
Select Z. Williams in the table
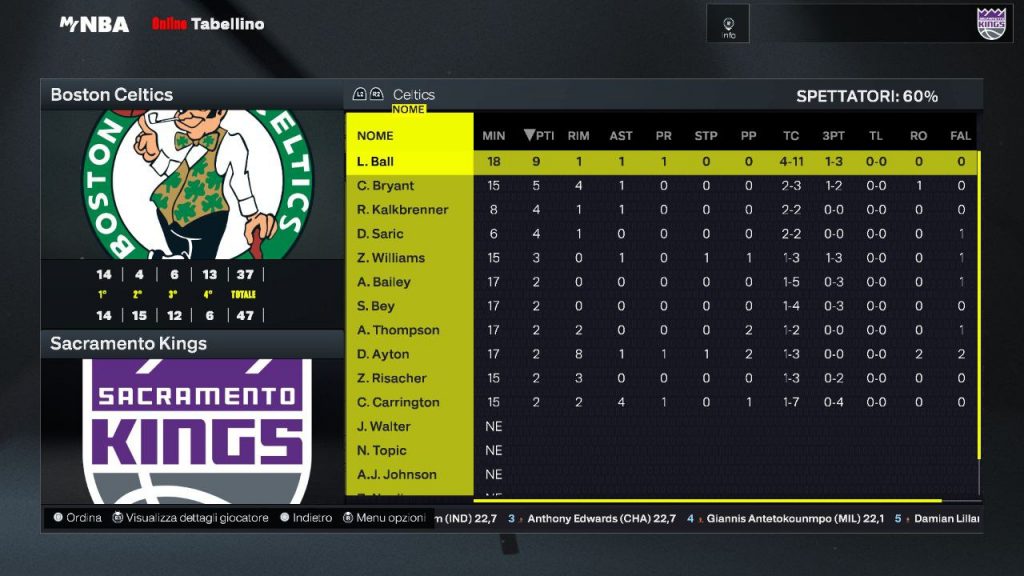point(391,258)
